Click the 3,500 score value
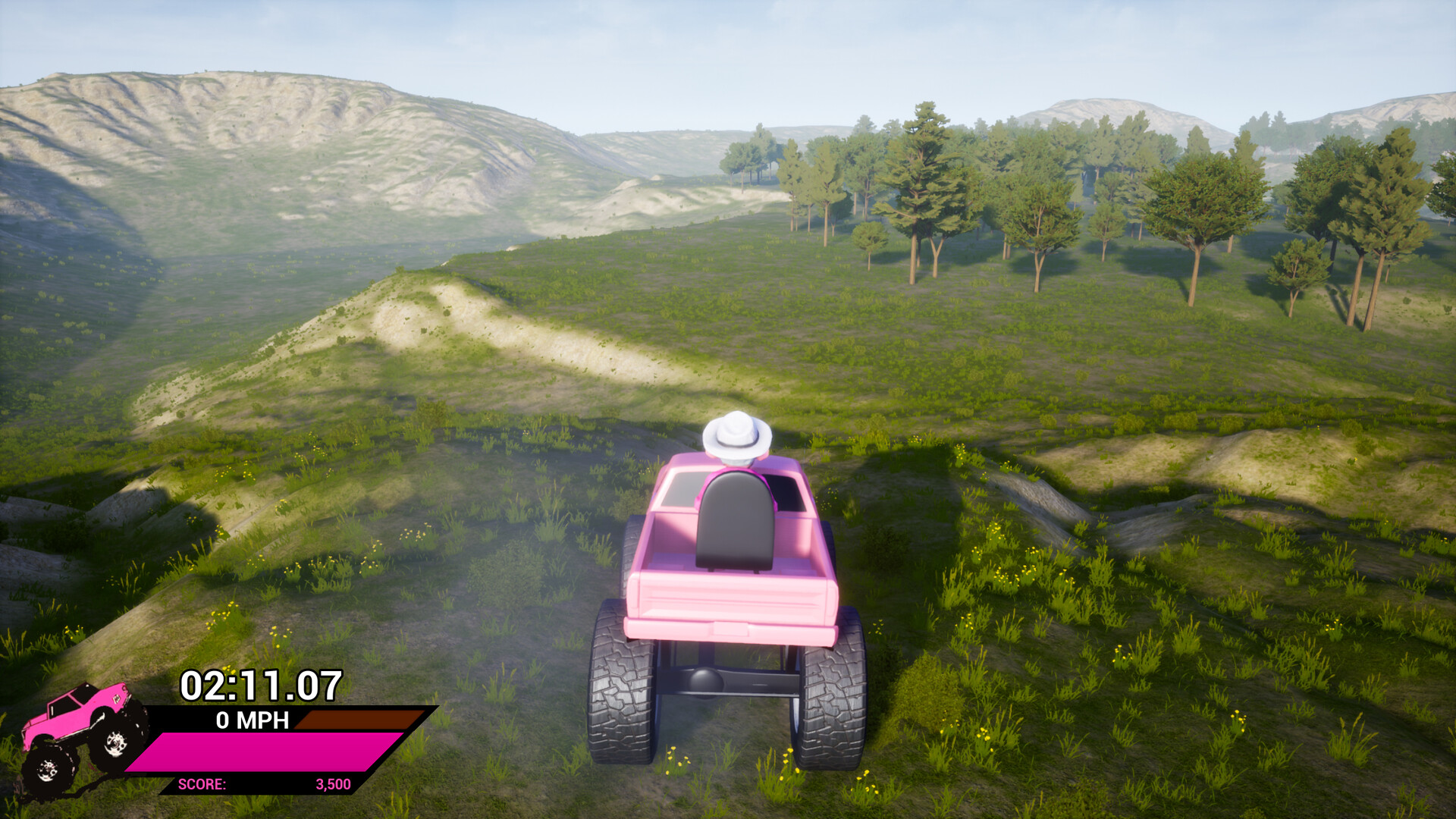The height and width of the screenshot is (819, 1456). pyautogui.click(x=334, y=785)
